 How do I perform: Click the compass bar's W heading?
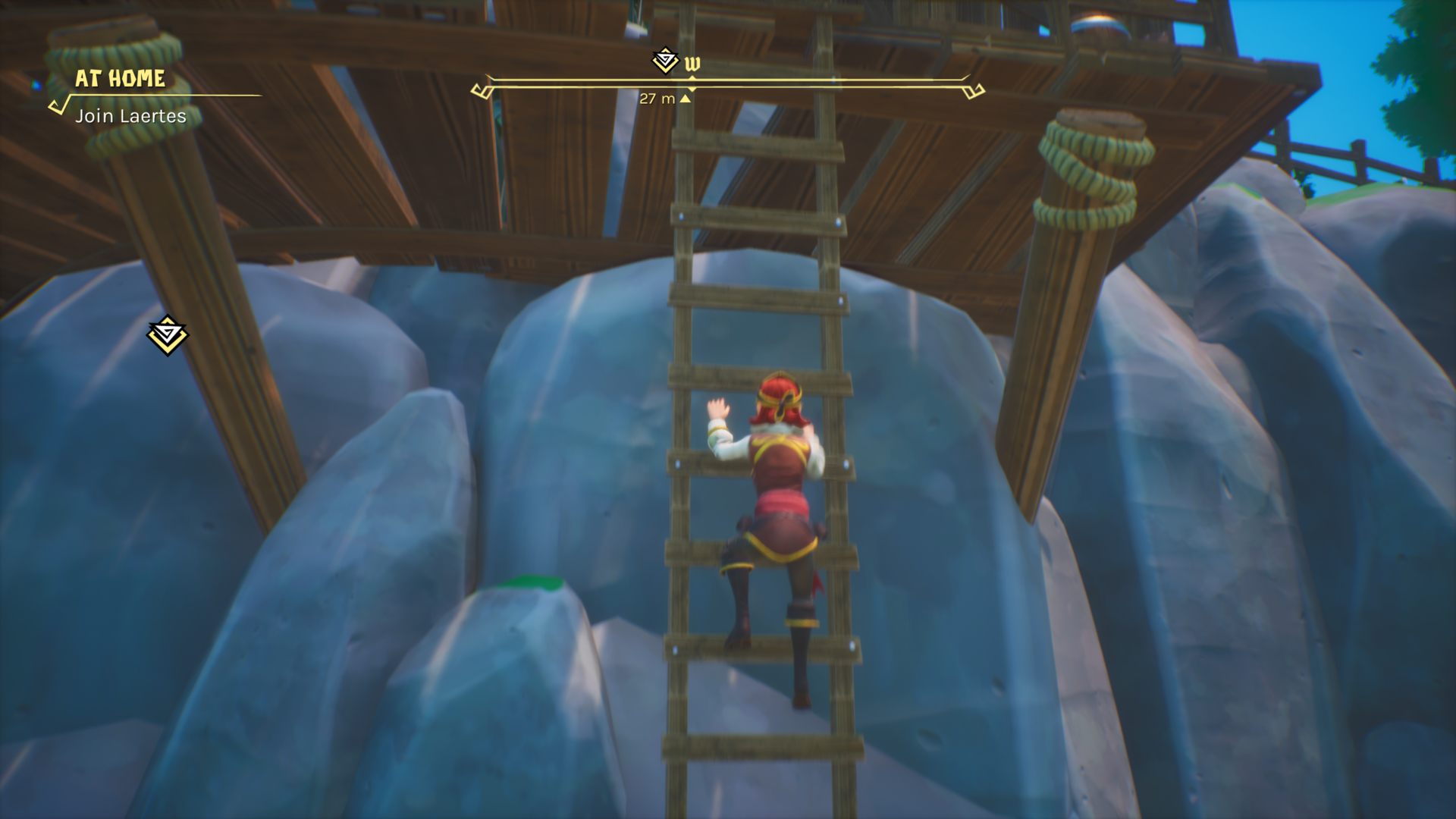tap(692, 64)
